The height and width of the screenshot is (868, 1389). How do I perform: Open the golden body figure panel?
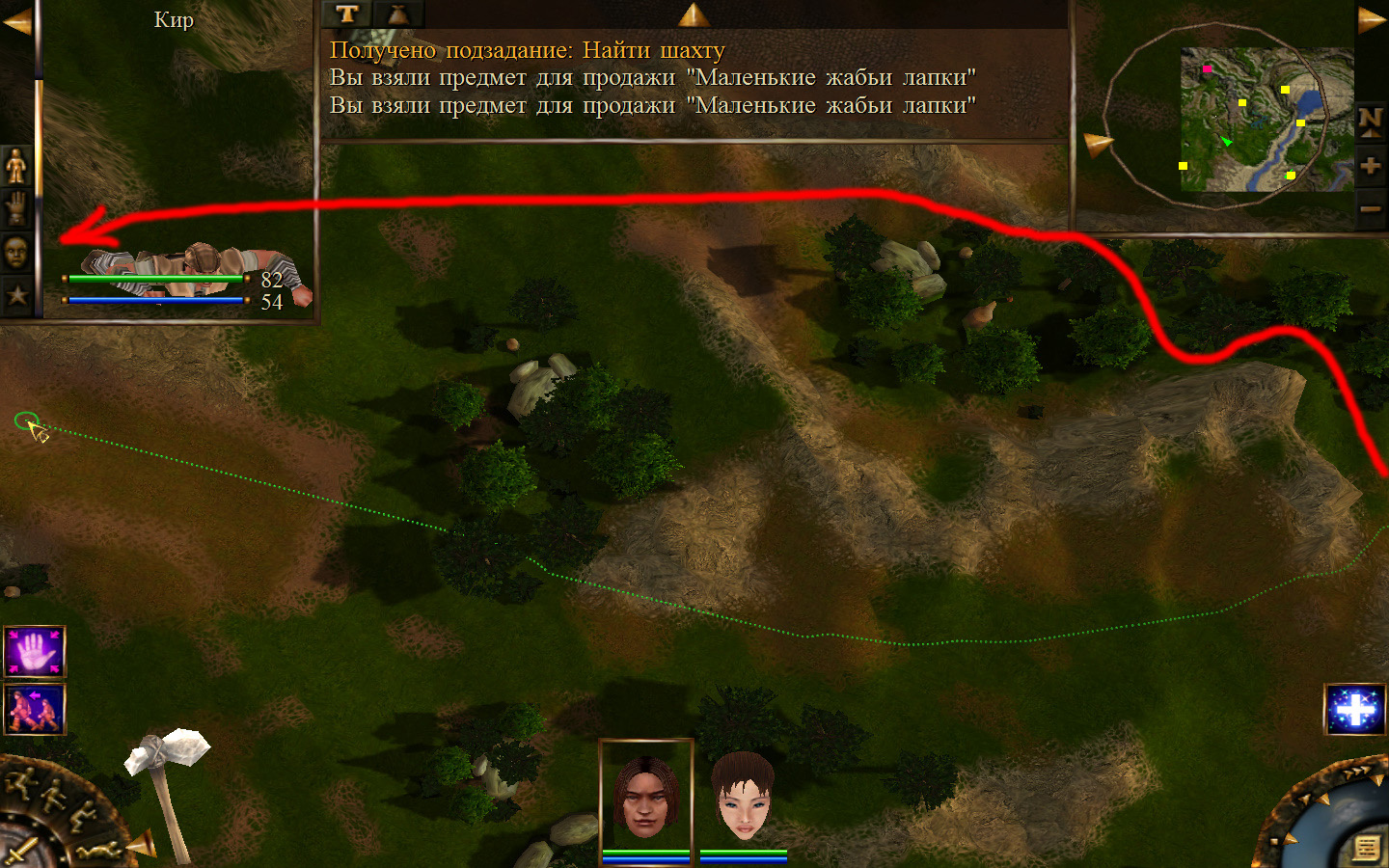(16, 166)
